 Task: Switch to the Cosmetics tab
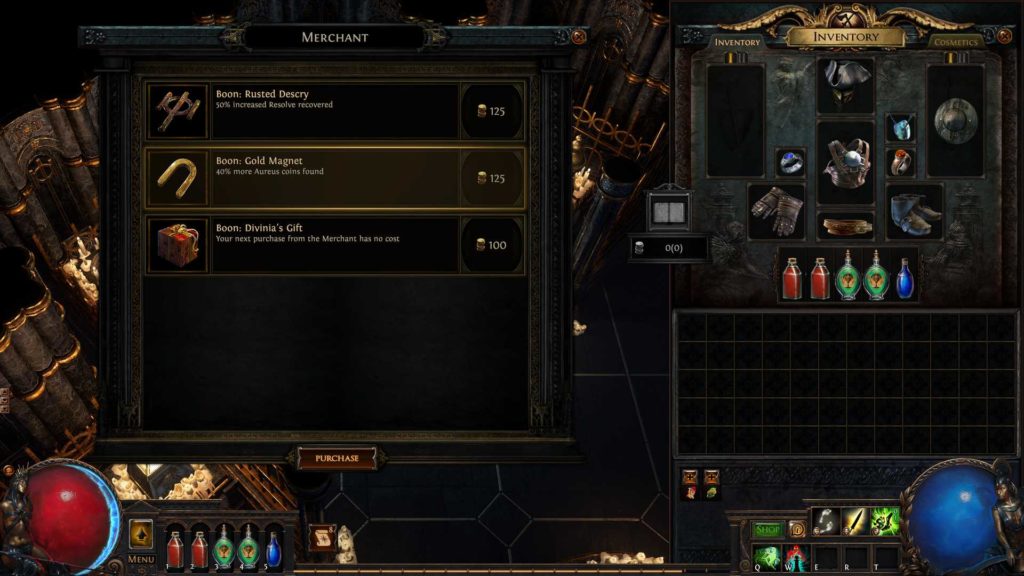[955, 43]
